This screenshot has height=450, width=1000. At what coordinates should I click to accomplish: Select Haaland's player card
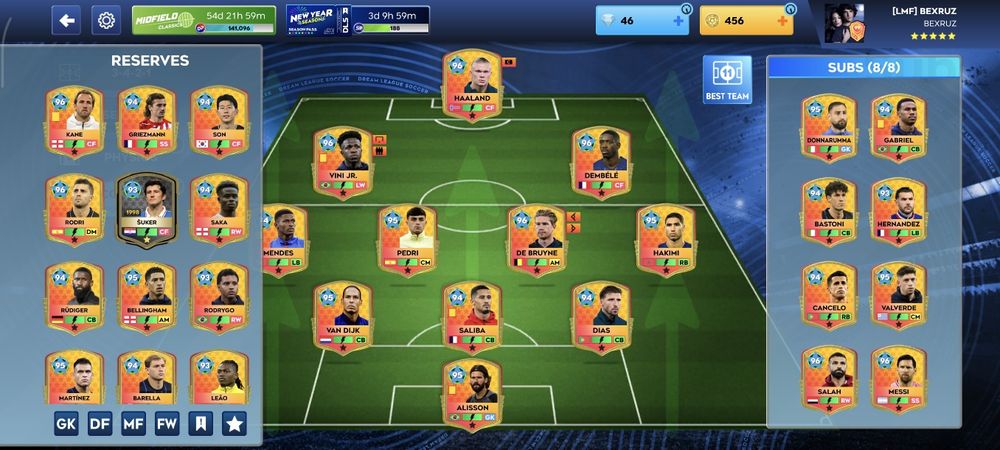(472, 85)
